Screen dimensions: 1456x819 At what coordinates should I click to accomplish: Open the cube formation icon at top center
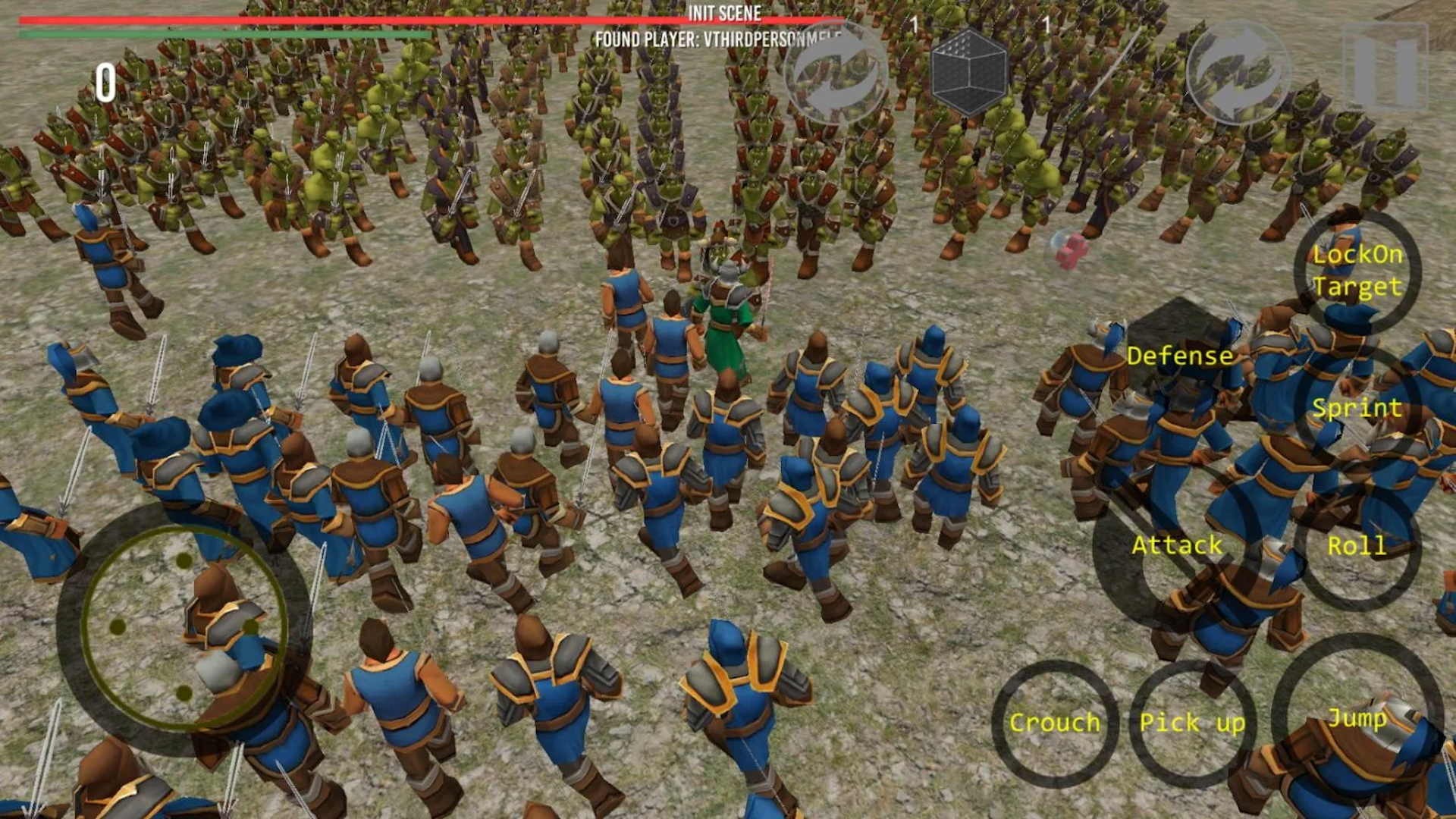(969, 74)
